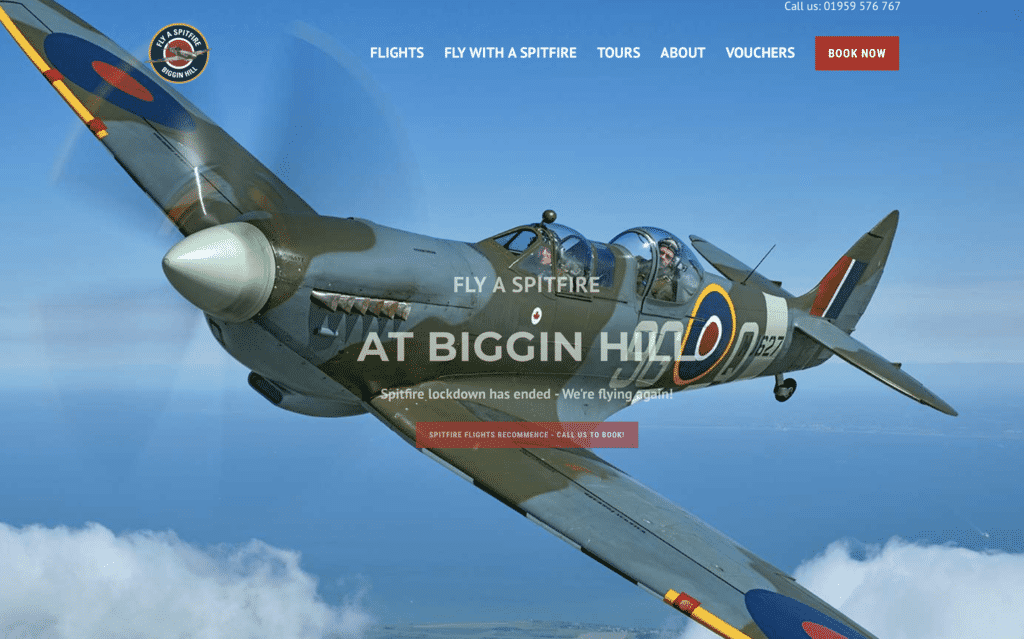The height and width of the screenshot is (639, 1024).
Task: Go to Fly With A Spitfire page
Action: coord(510,53)
